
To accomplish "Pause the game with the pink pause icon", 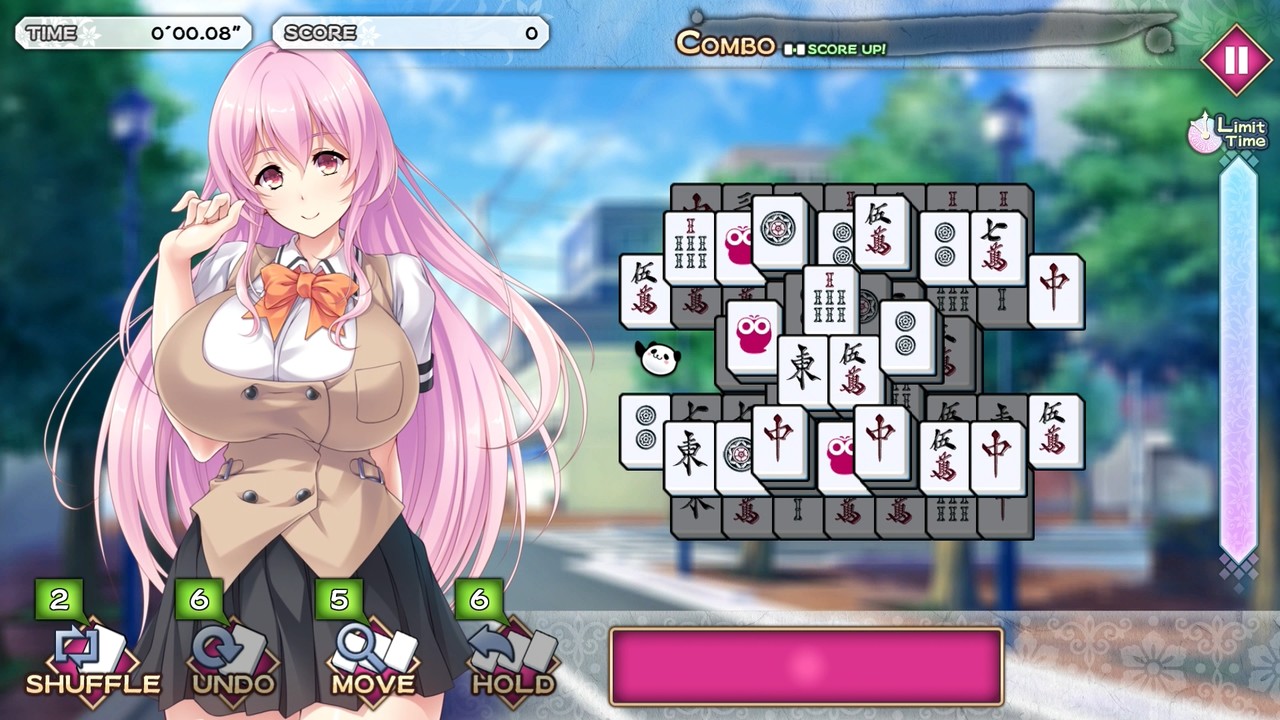I will click(x=1236, y=59).
